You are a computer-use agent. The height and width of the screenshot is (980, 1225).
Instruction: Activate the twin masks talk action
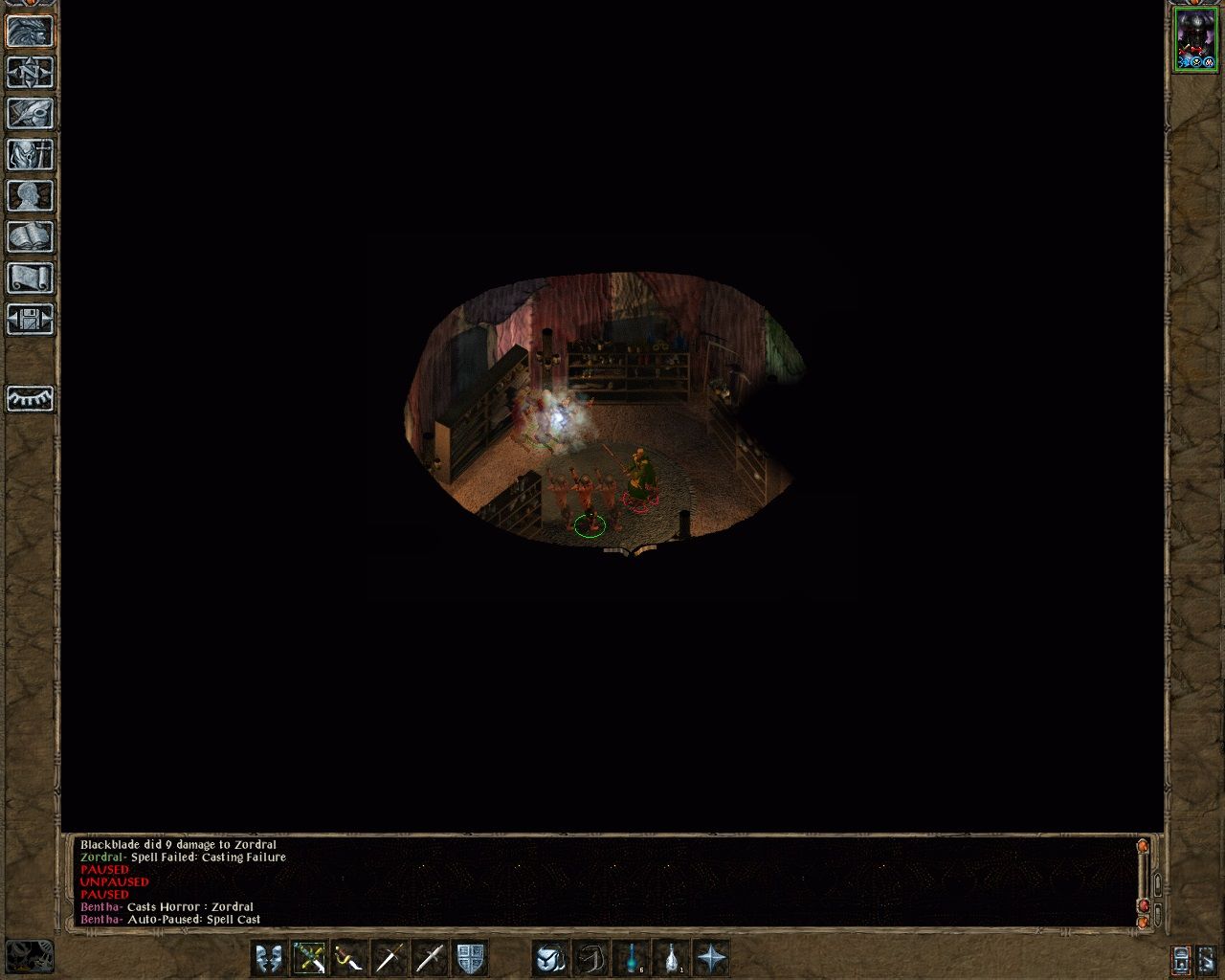point(269,958)
